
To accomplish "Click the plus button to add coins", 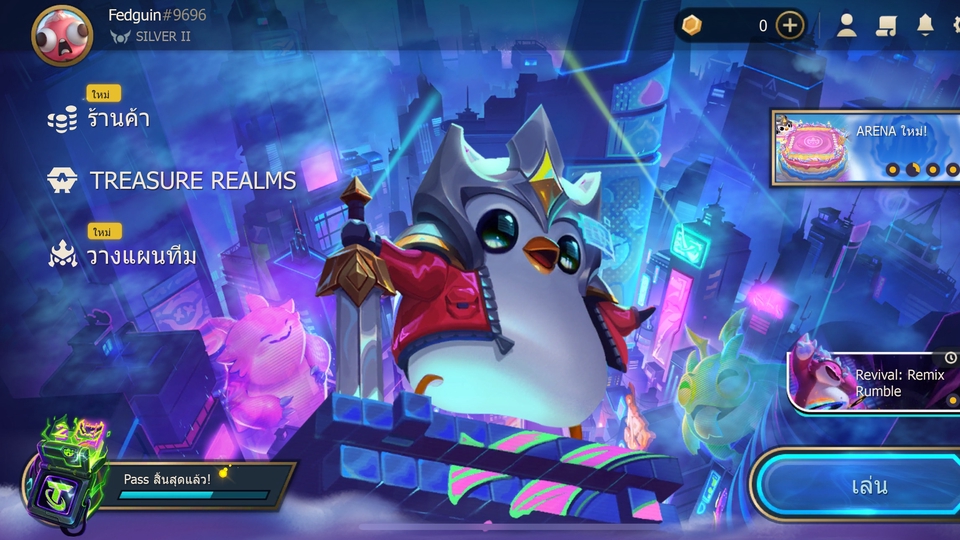I will tap(790, 26).
